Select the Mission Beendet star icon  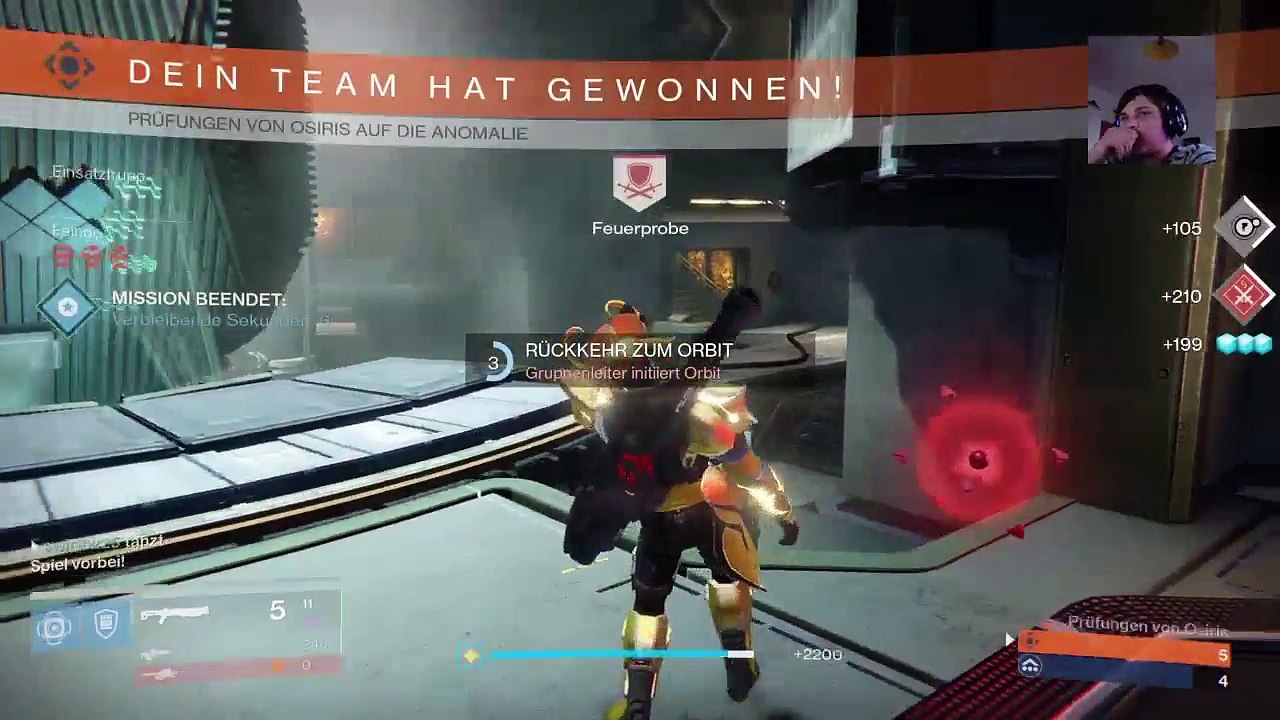point(68,306)
